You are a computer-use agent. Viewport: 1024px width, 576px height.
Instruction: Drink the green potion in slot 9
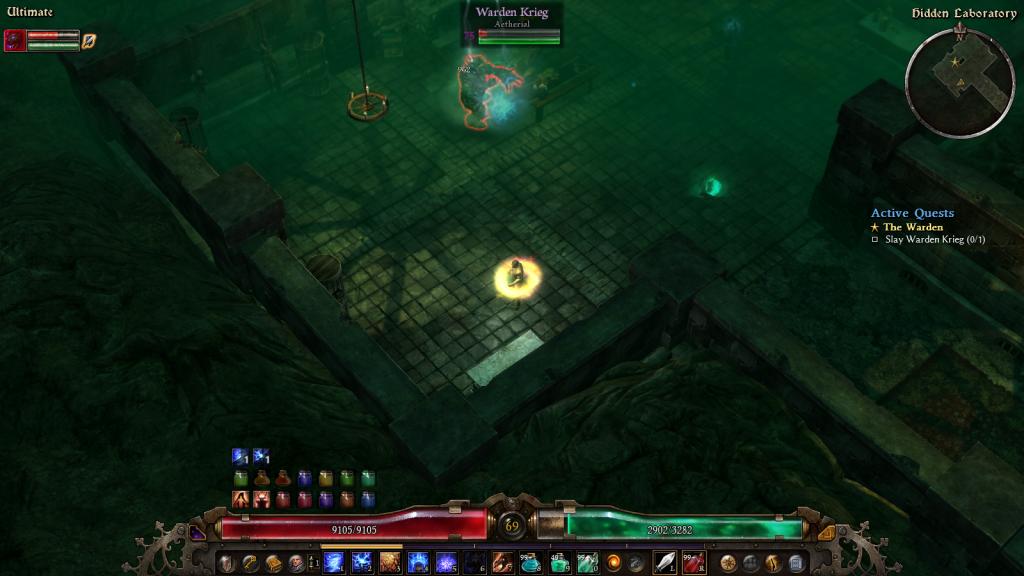[559, 563]
